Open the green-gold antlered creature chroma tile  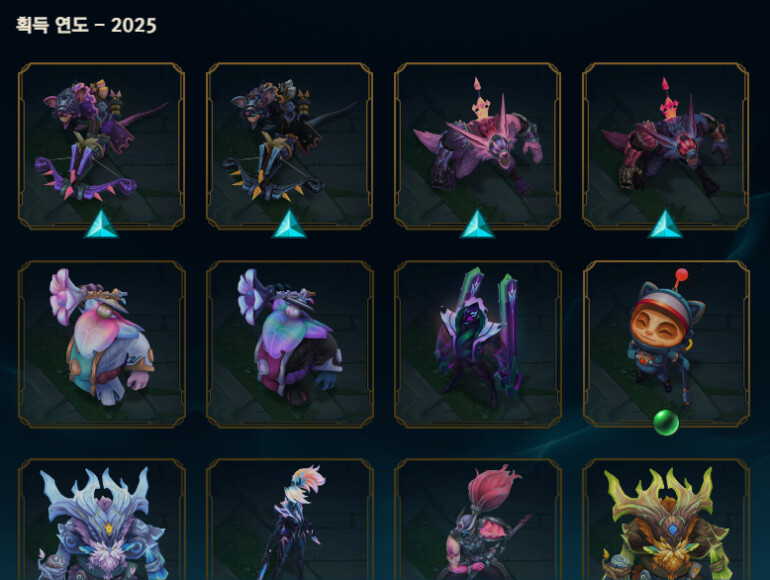[x=665, y=520]
